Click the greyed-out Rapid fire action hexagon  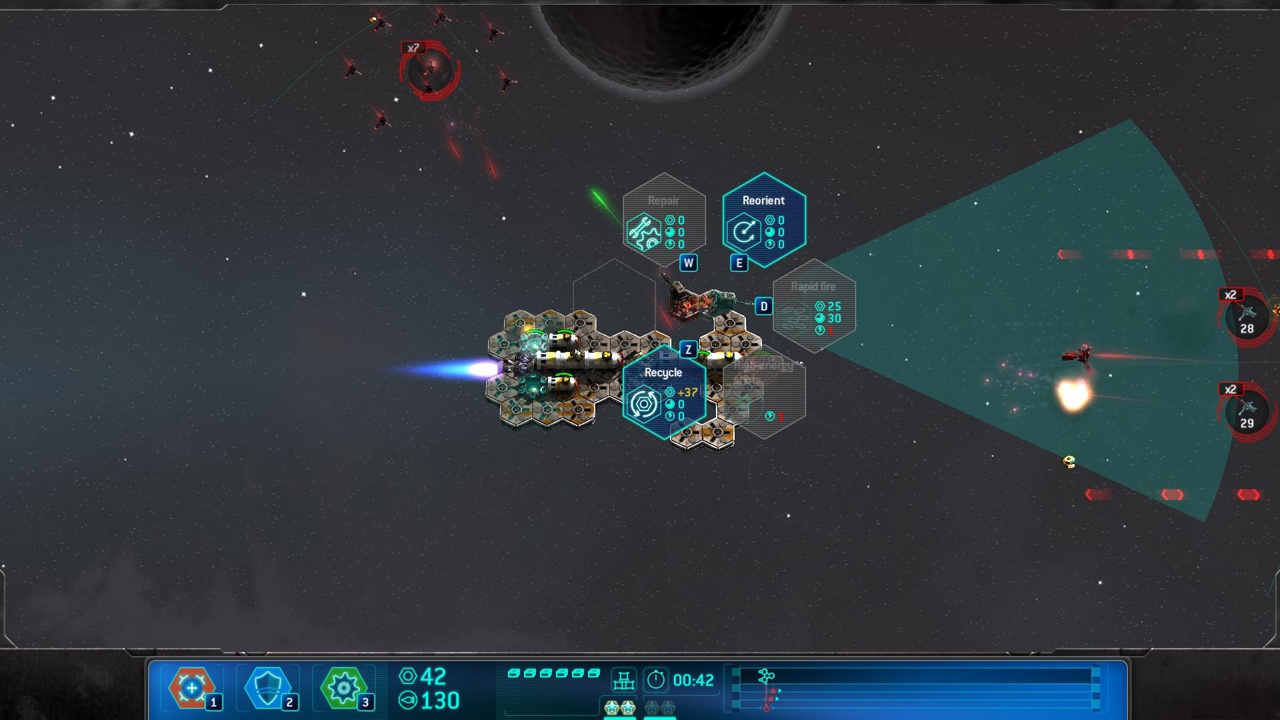point(814,305)
